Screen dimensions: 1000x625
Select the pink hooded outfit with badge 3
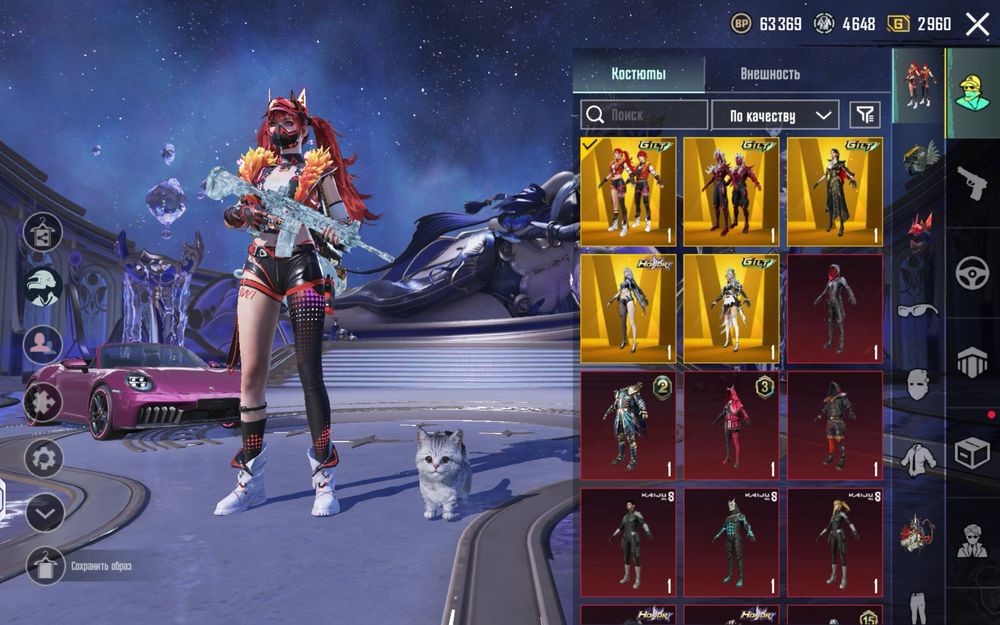point(731,425)
